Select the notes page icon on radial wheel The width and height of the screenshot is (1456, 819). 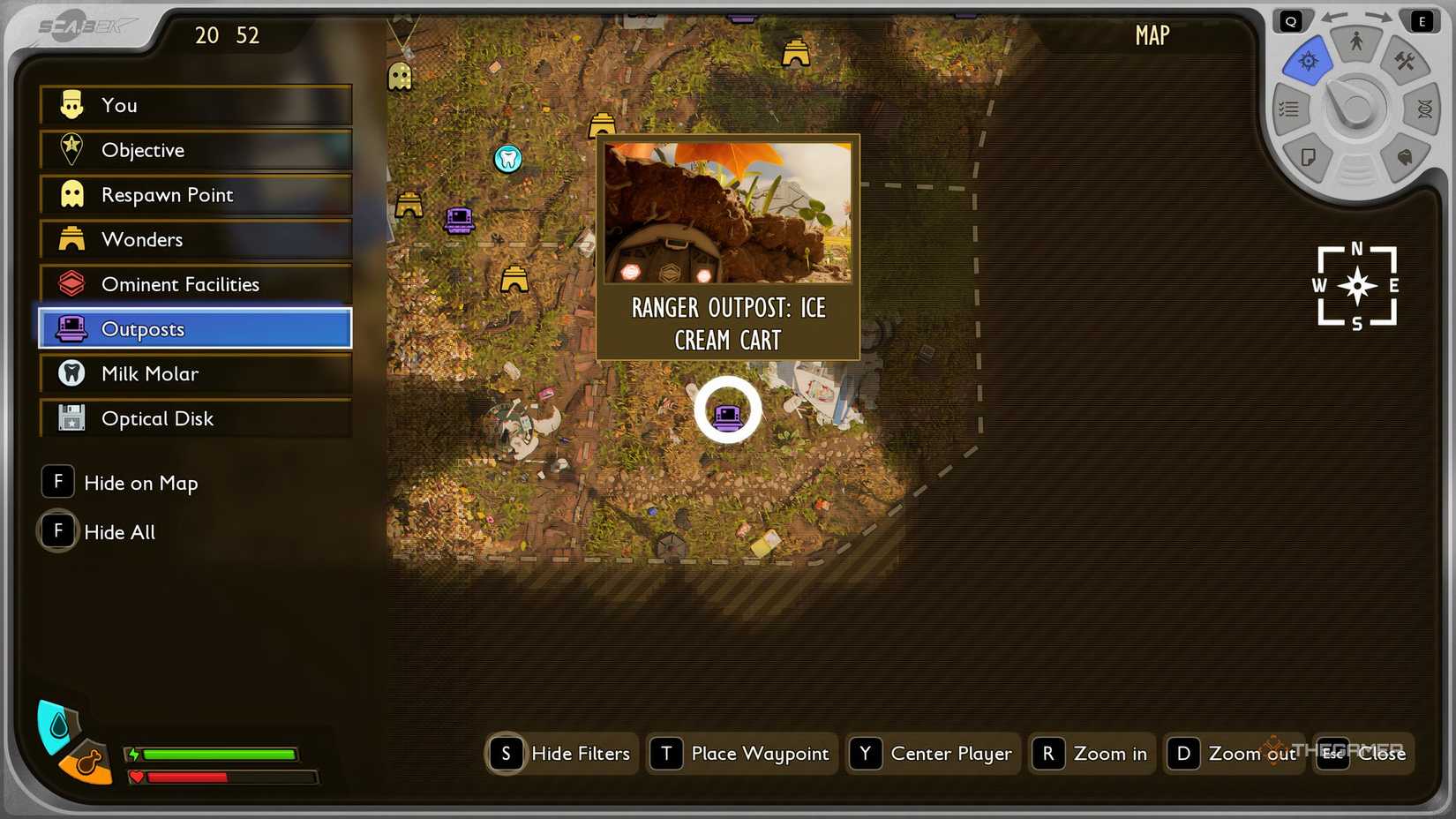click(x=1309, y=158)
